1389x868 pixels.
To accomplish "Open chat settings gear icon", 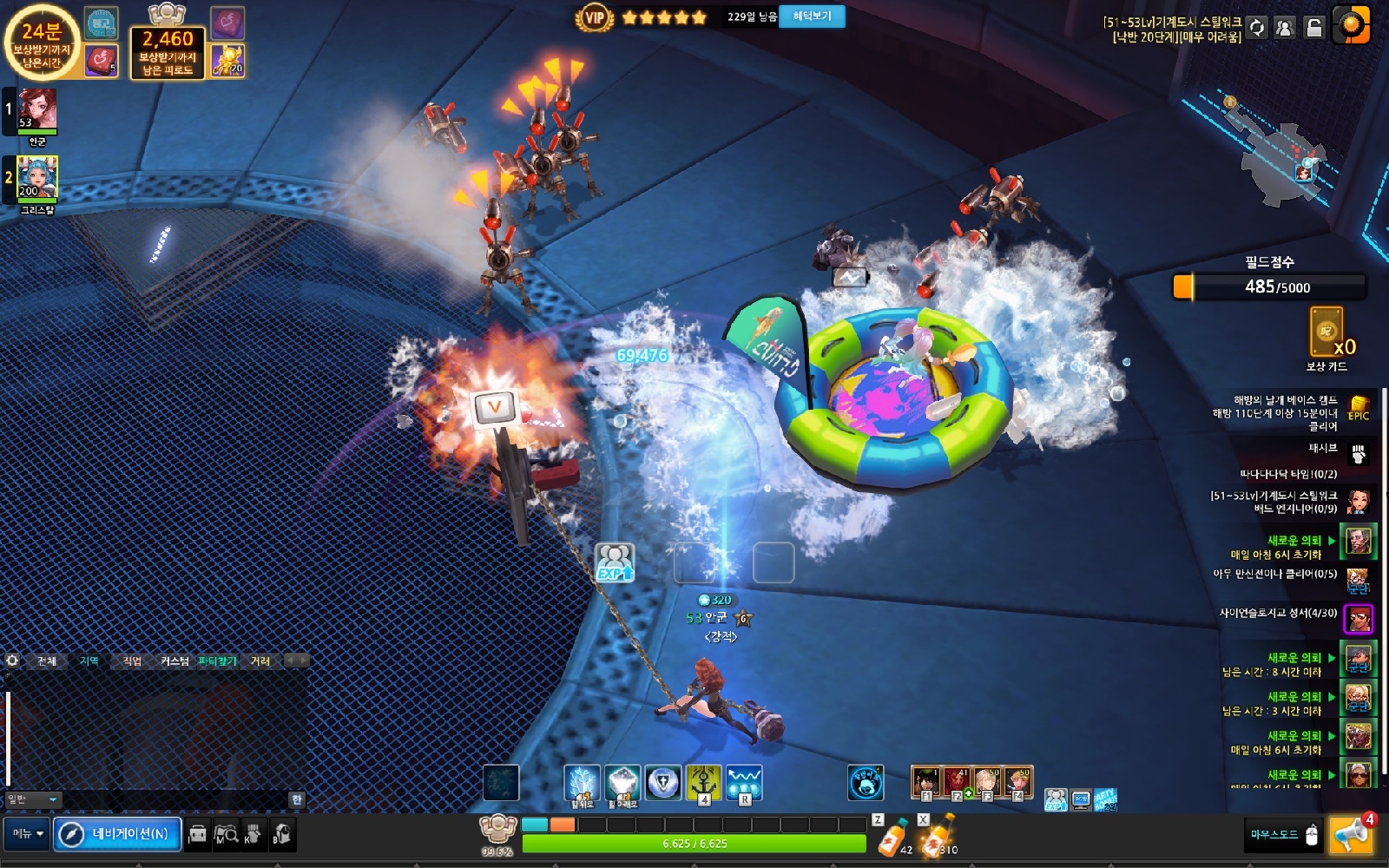I will [12, 661].
